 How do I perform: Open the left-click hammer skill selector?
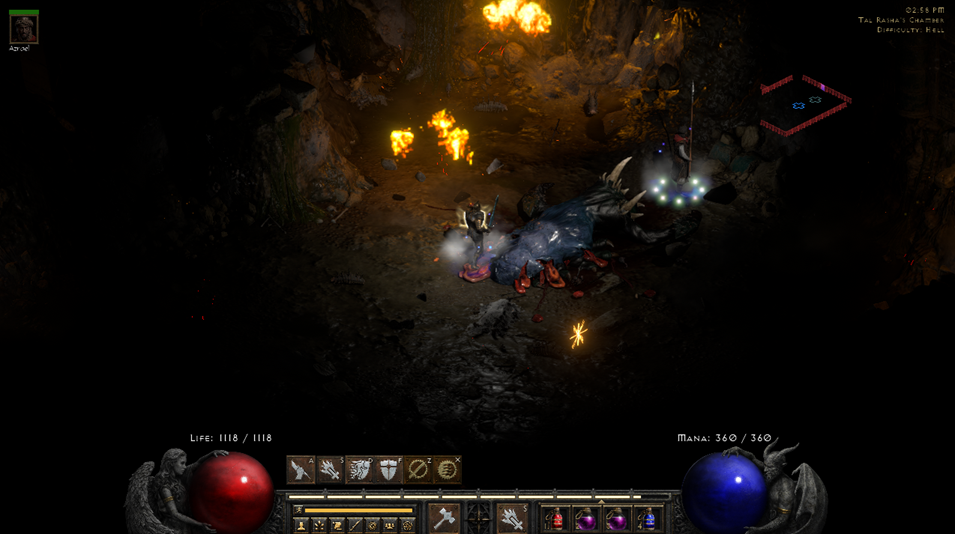tap(444, 518)
